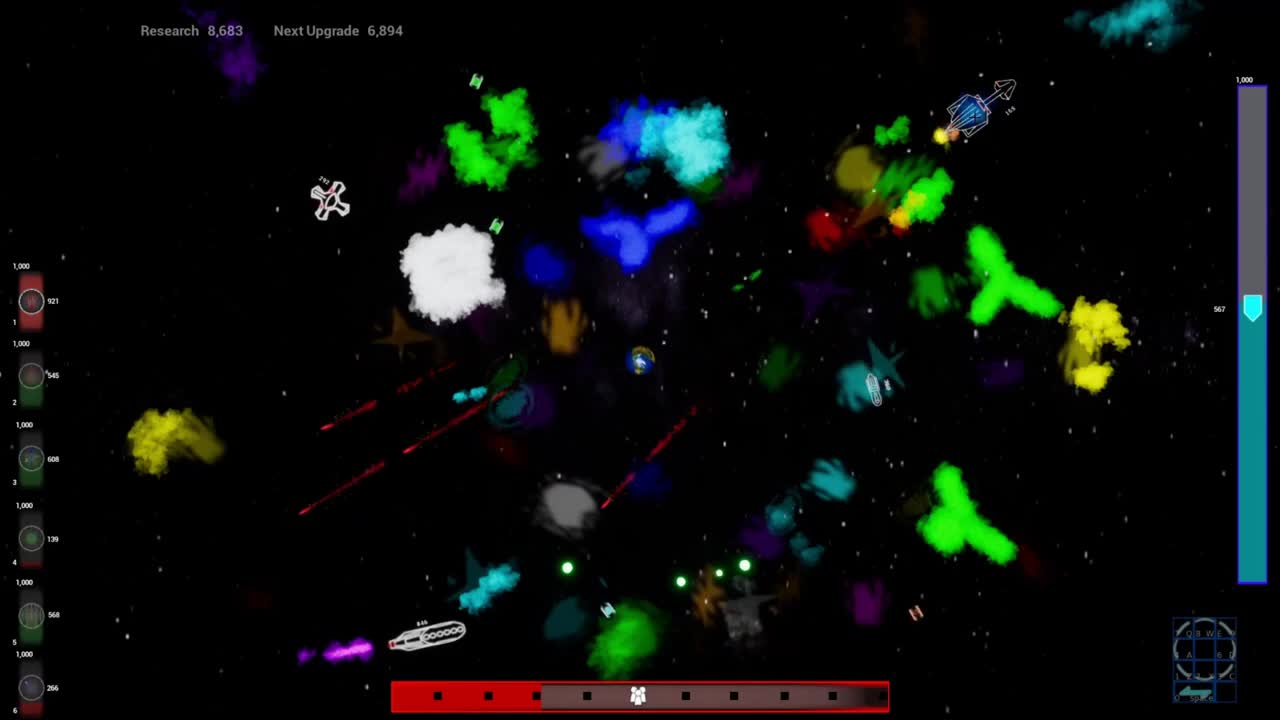The image size is (1280, 720).
Task: Click the Research counter at the top
Action: pyautogui.click(x=192, y=31)
